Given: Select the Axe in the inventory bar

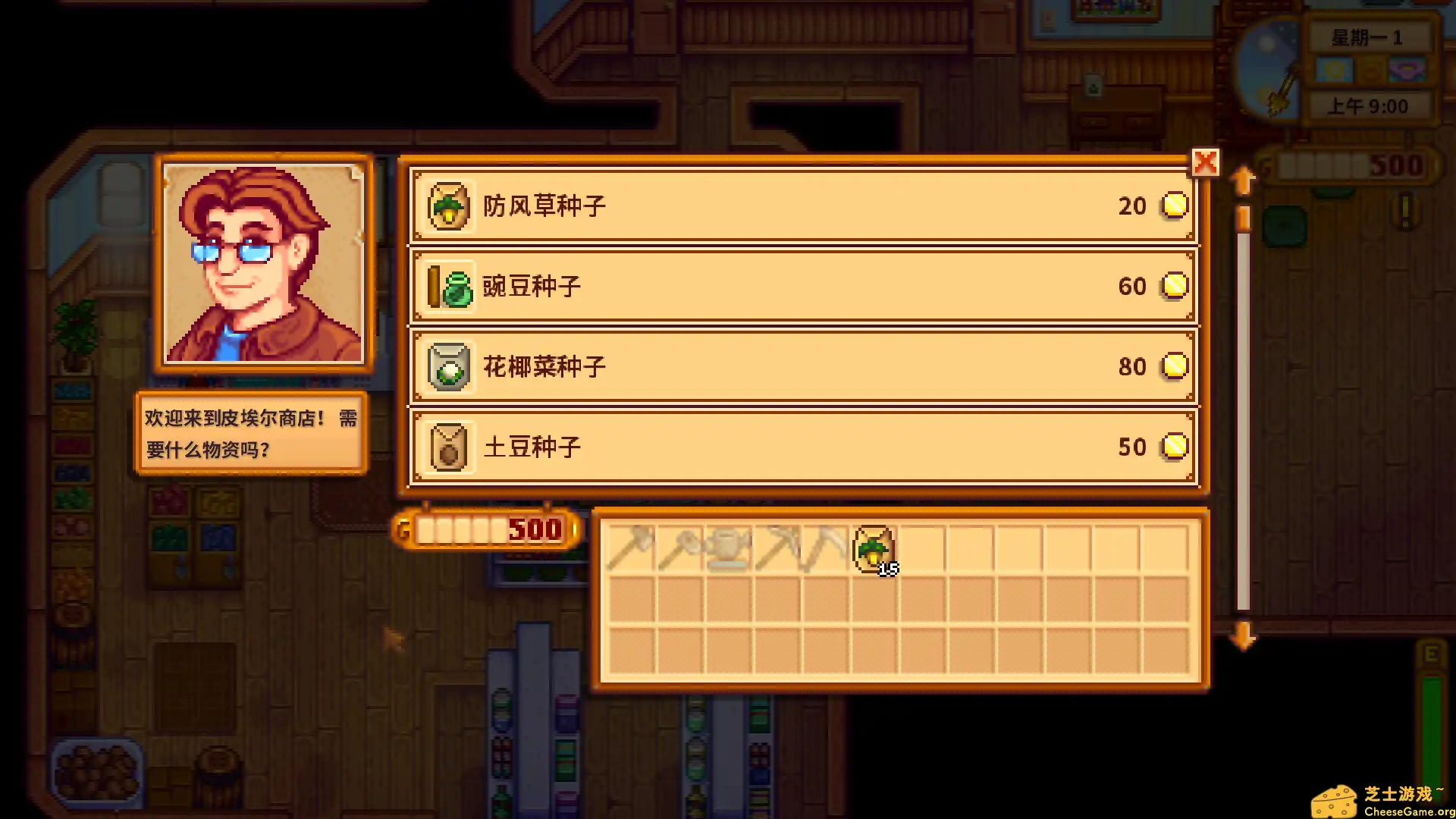Looking at the screenshot, I should pos(631,548).
